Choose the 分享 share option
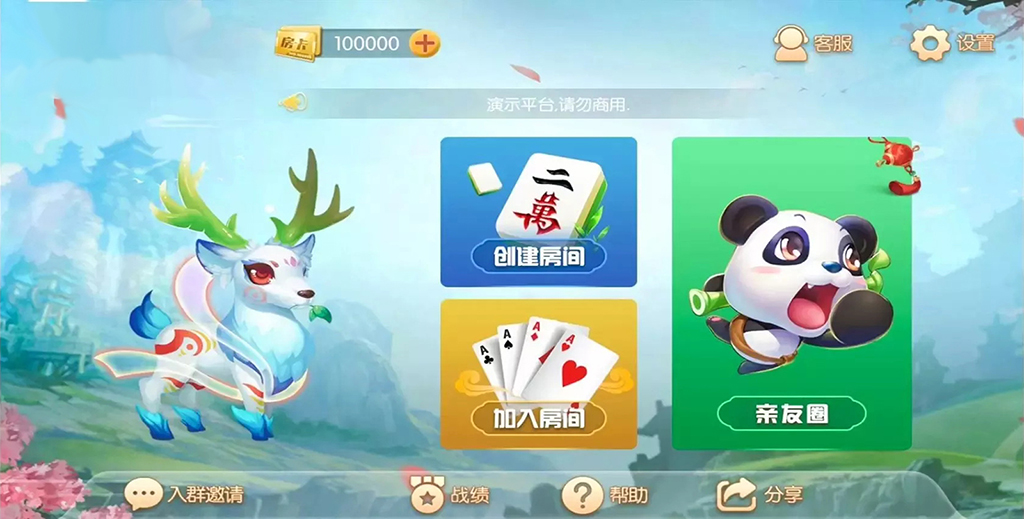The image size is (1024, 519). click(760, 494)
